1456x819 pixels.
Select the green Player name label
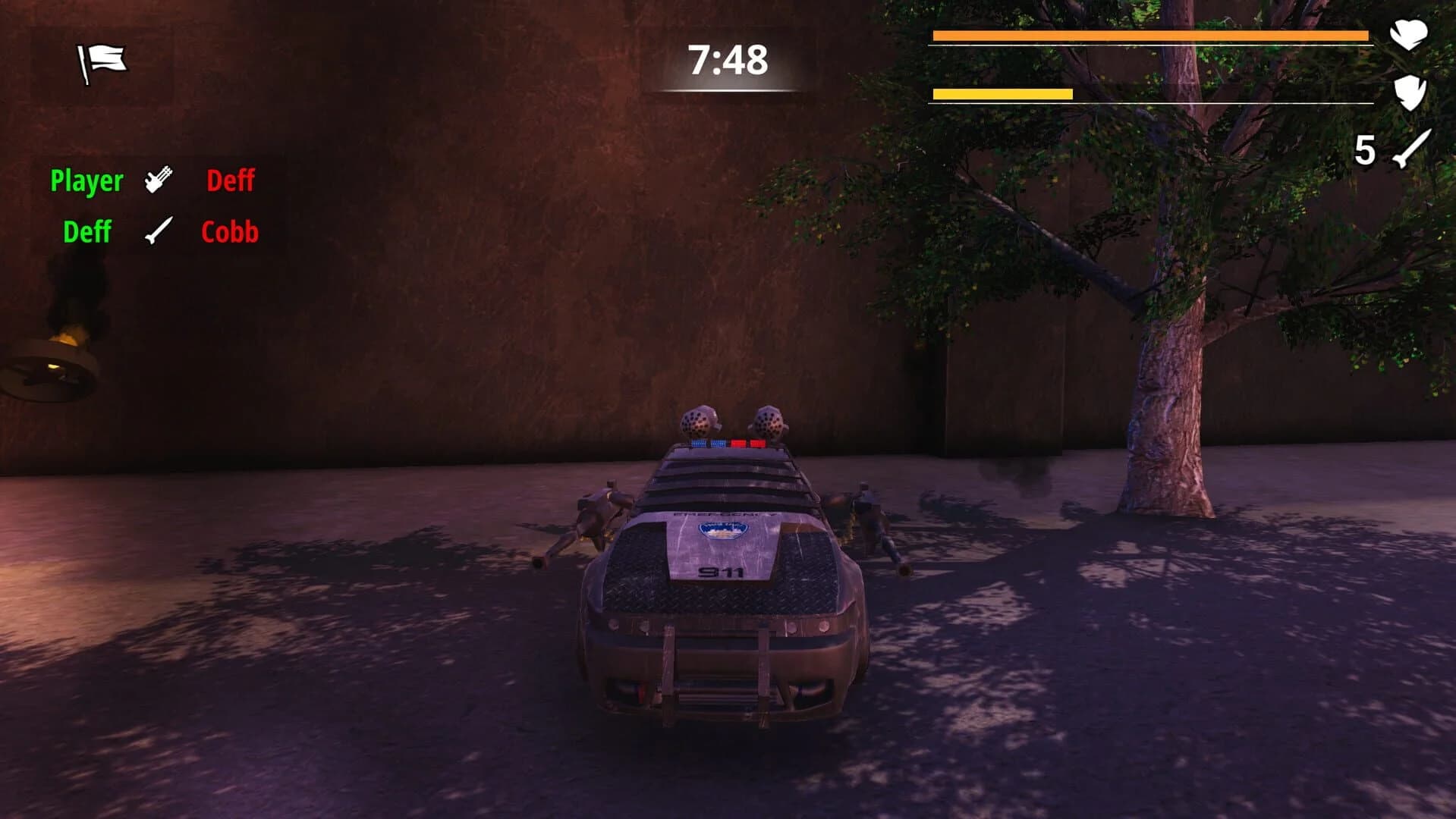point(85,180)
